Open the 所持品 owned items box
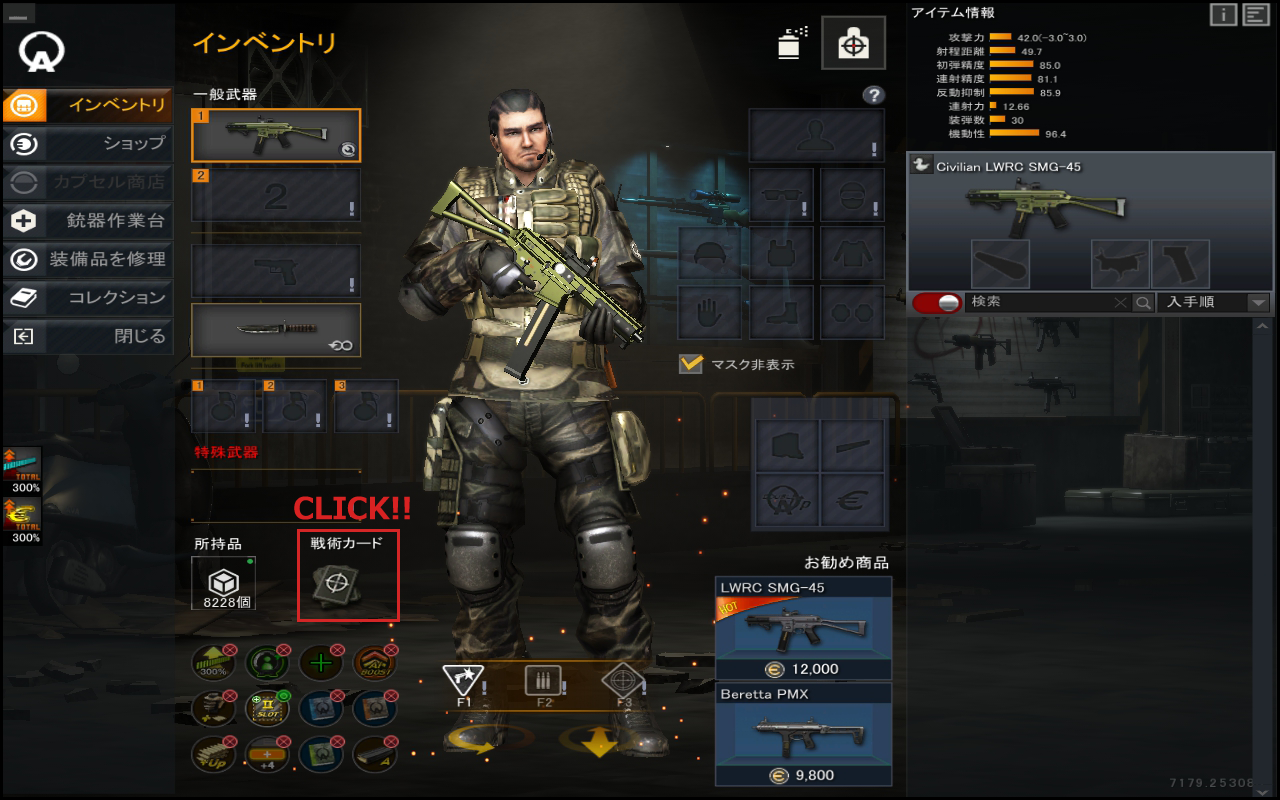 223,583
